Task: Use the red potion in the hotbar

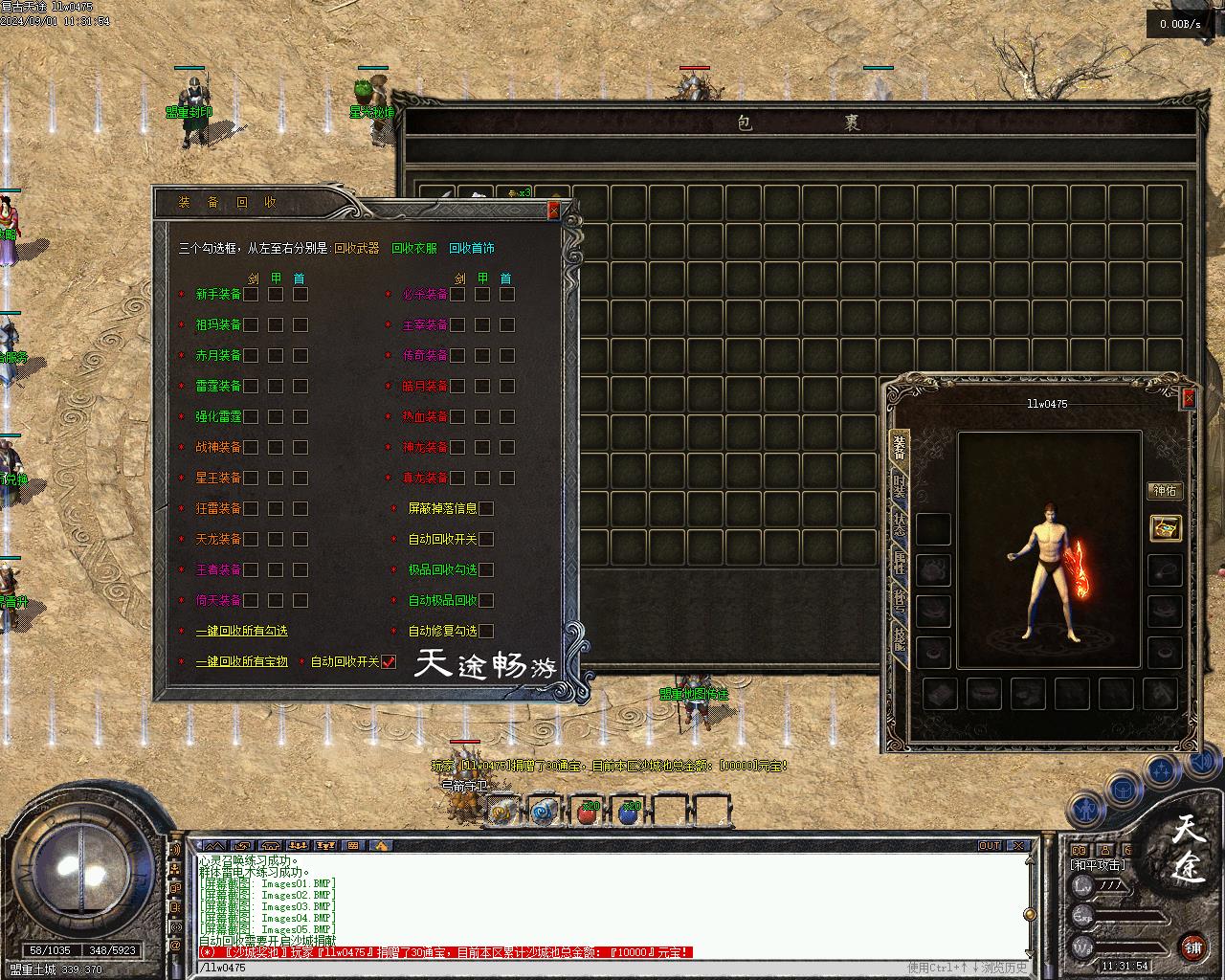Action: (x=587, y=812)
